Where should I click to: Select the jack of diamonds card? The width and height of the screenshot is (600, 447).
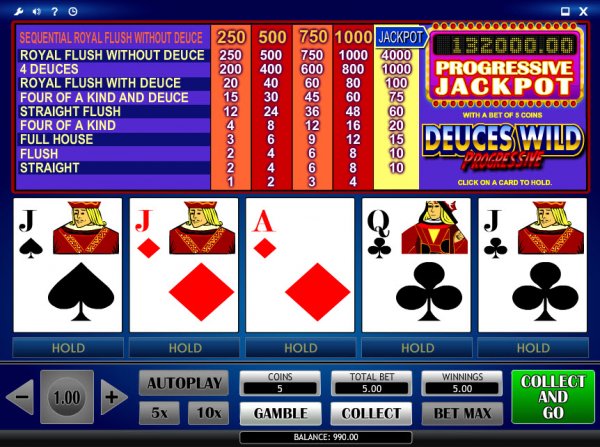184,265
